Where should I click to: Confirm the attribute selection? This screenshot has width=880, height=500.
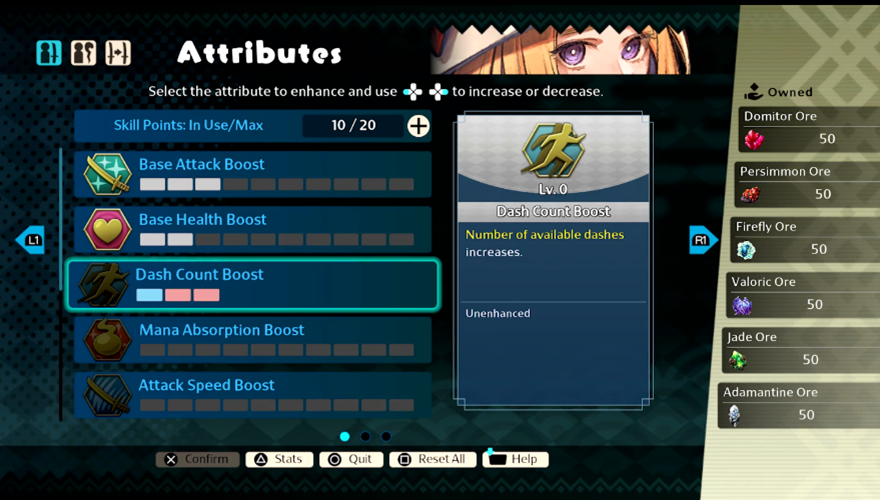197,459
